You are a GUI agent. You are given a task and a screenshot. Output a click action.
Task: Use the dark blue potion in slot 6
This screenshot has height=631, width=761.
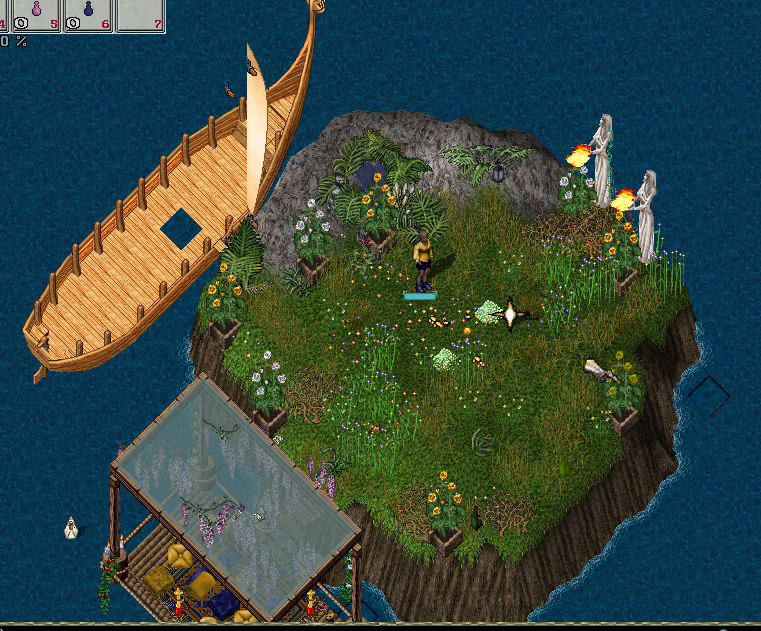[87, 12]
